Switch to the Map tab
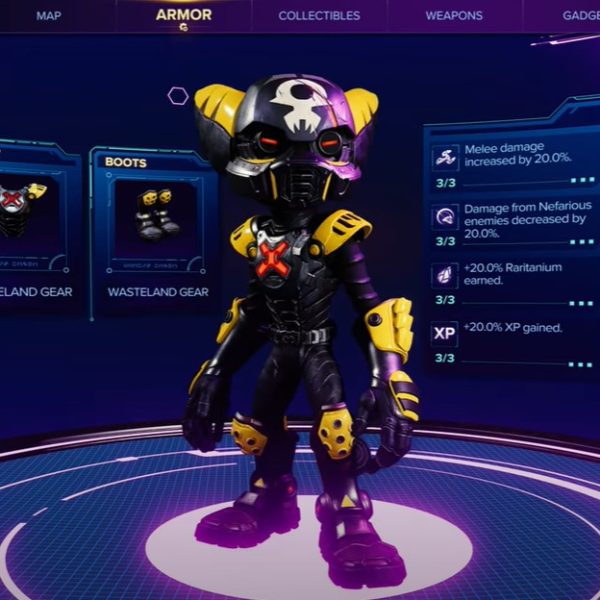Image resolution: width=600 pixels, height=600 pixels. click(x=48, y=16)
